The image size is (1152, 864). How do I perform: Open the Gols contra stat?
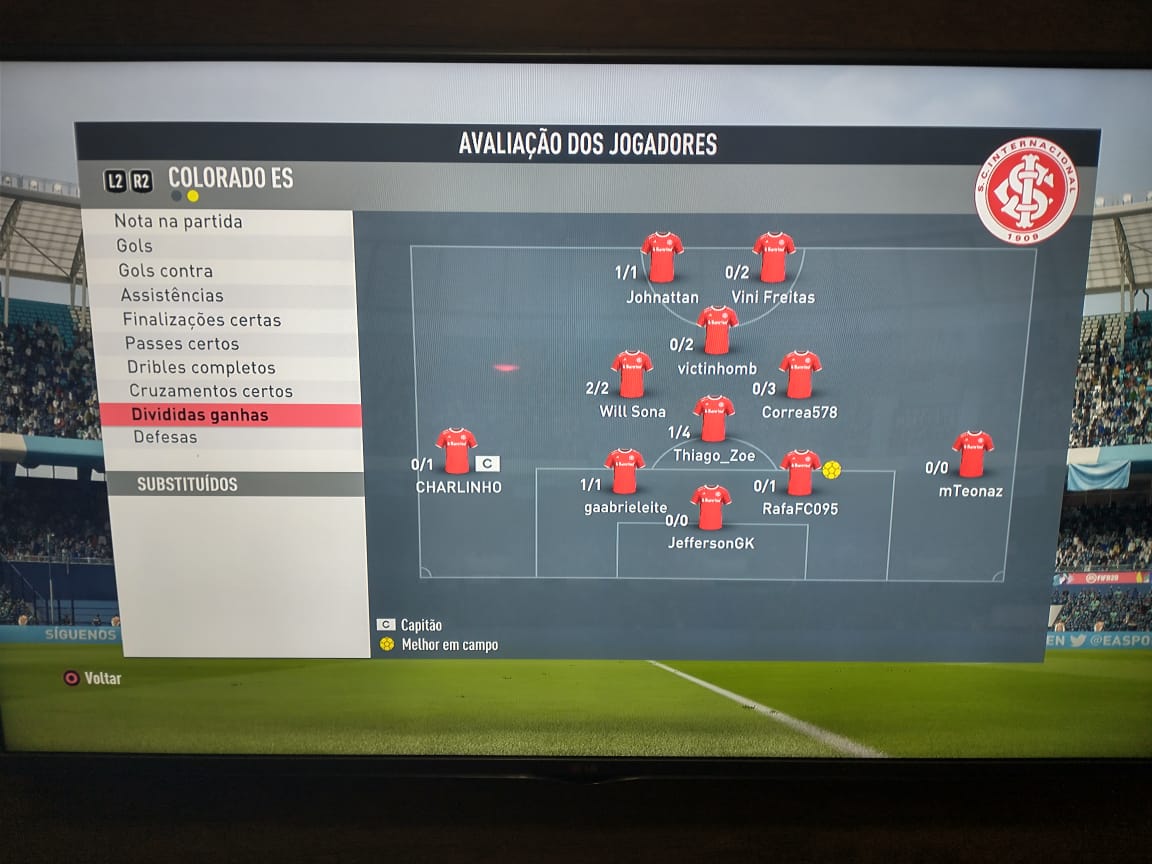click(165, 271)
